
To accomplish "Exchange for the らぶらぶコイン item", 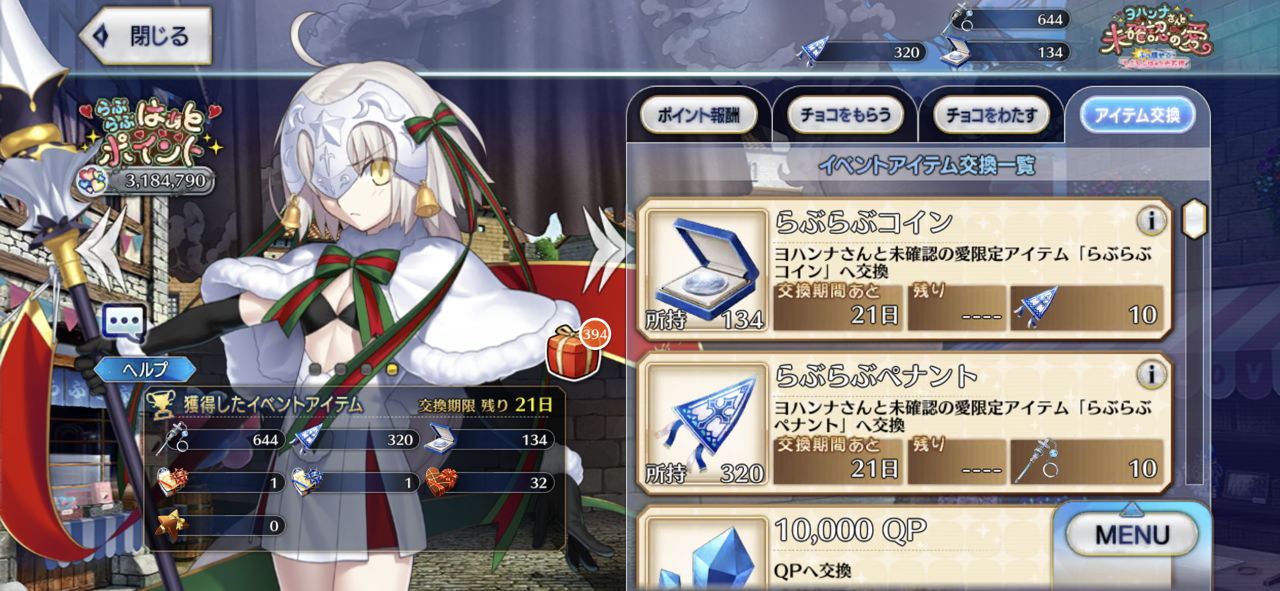I will [905, 270].
